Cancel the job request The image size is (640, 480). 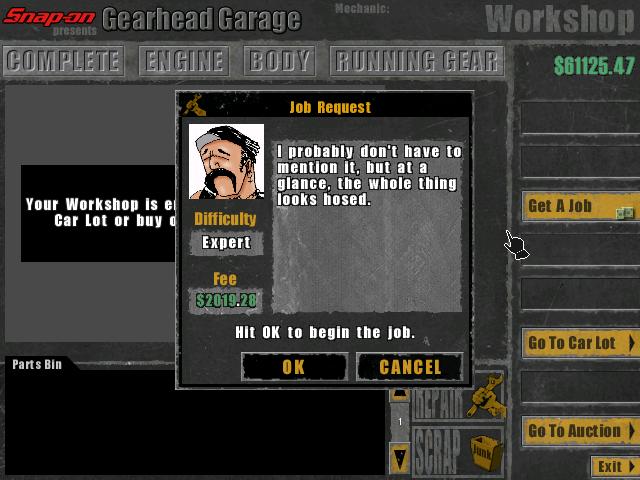(410, 367)
